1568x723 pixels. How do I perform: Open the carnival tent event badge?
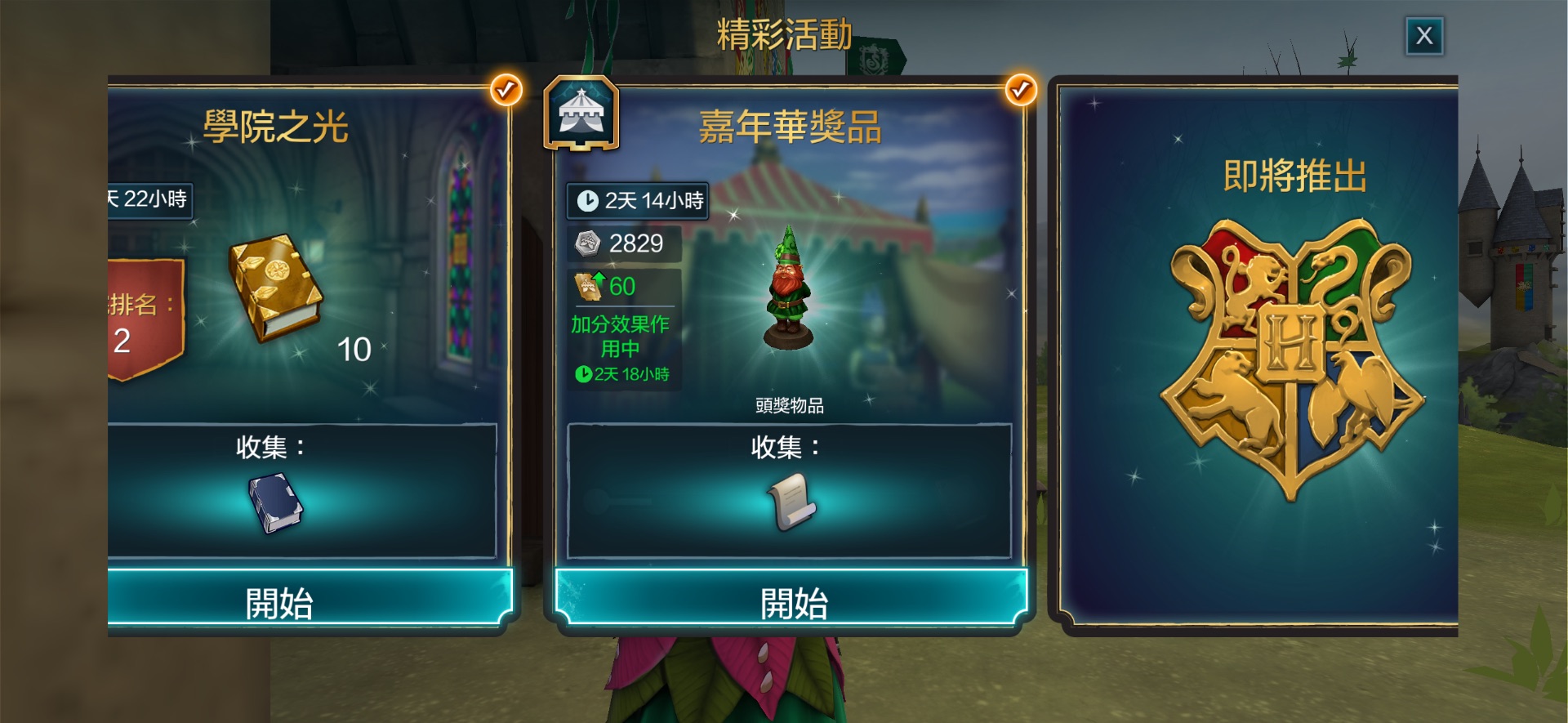click(581, 114)
